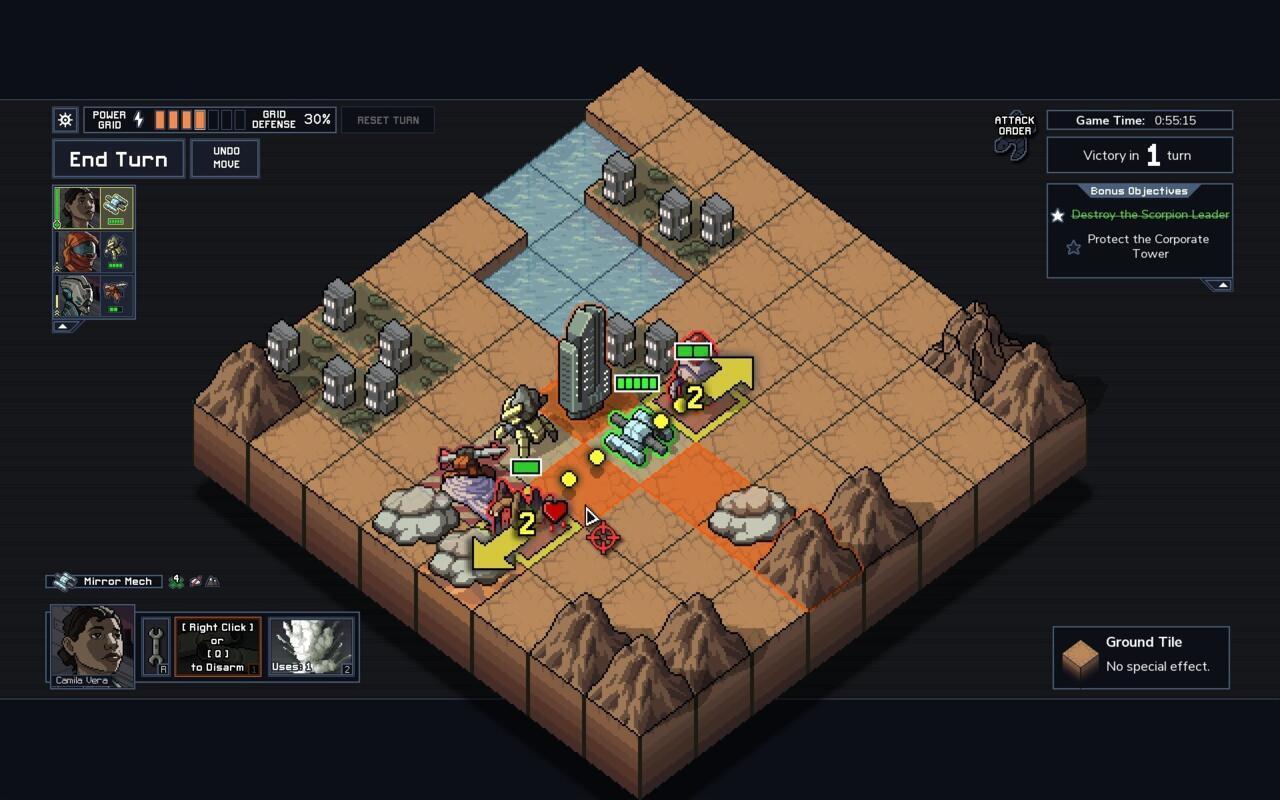Collapse the Bonus Objectives panel

(x=1222, y=283)
